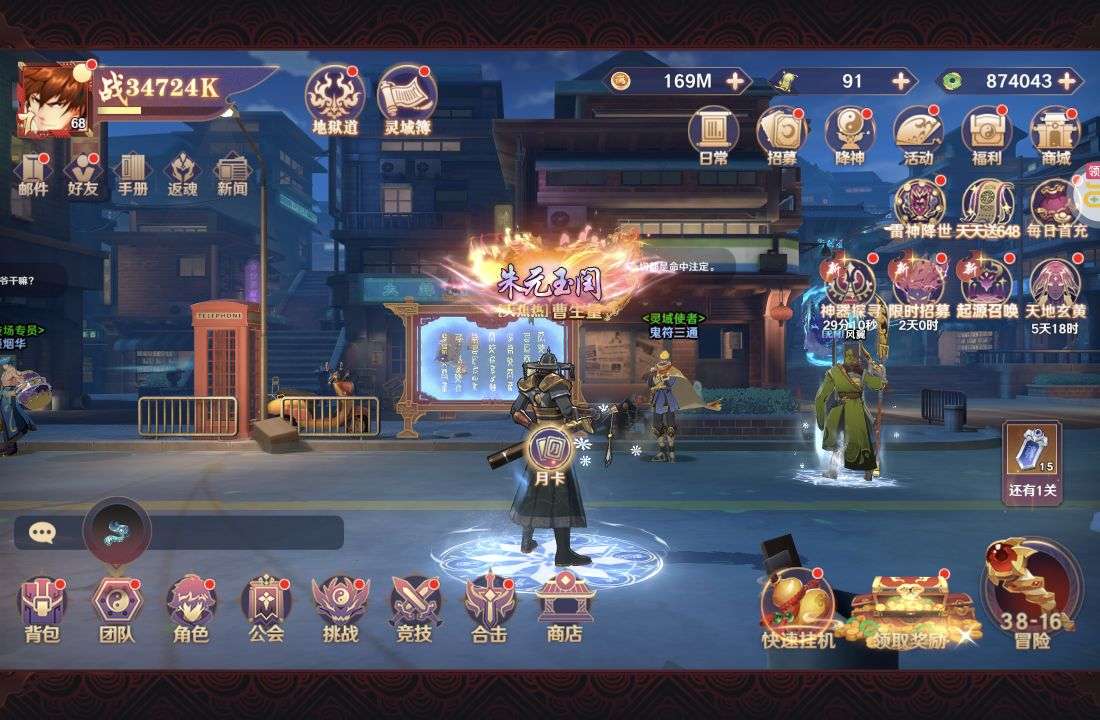Viewport: 1100px width, 720px height.
Task: Open the 招募 recruit menu
Action: point(782,136)
